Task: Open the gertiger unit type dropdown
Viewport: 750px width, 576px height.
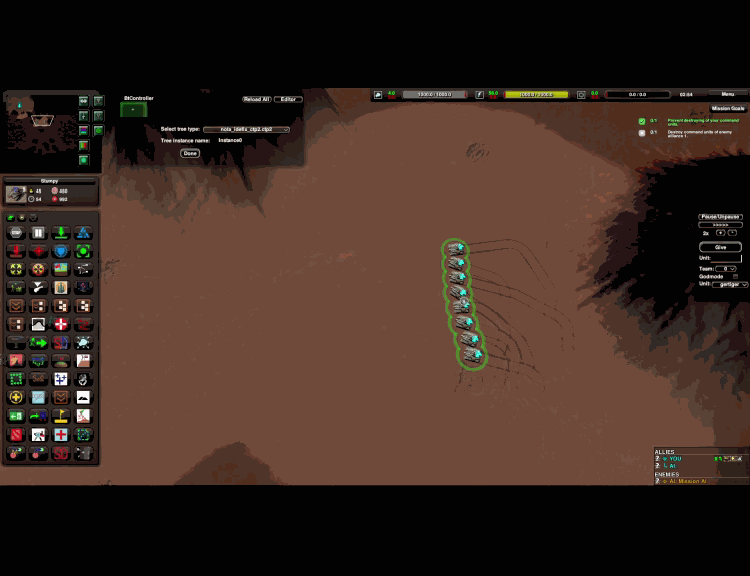Action: point(730,284)
